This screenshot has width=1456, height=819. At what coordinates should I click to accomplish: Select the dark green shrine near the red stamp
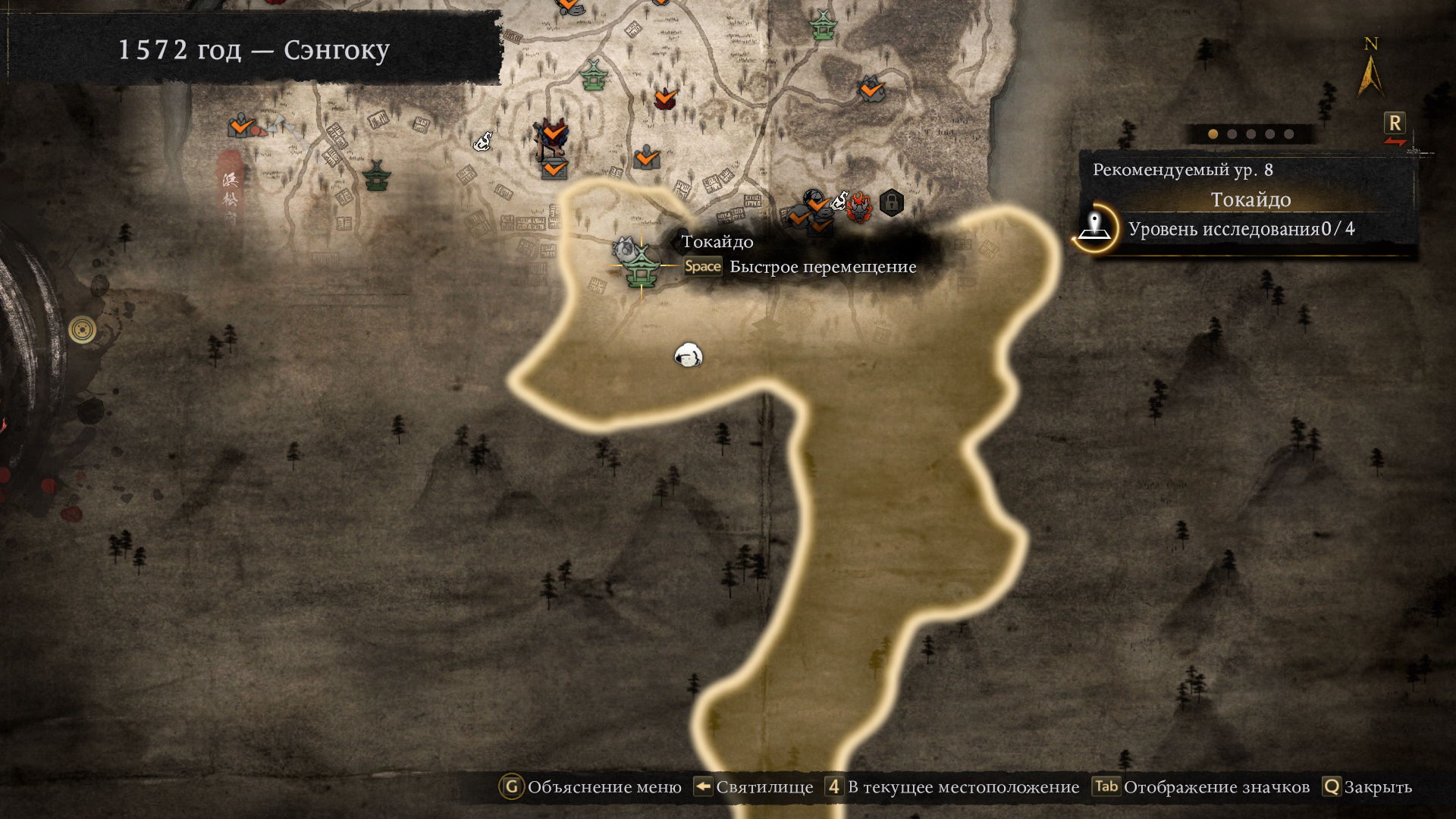376,176
